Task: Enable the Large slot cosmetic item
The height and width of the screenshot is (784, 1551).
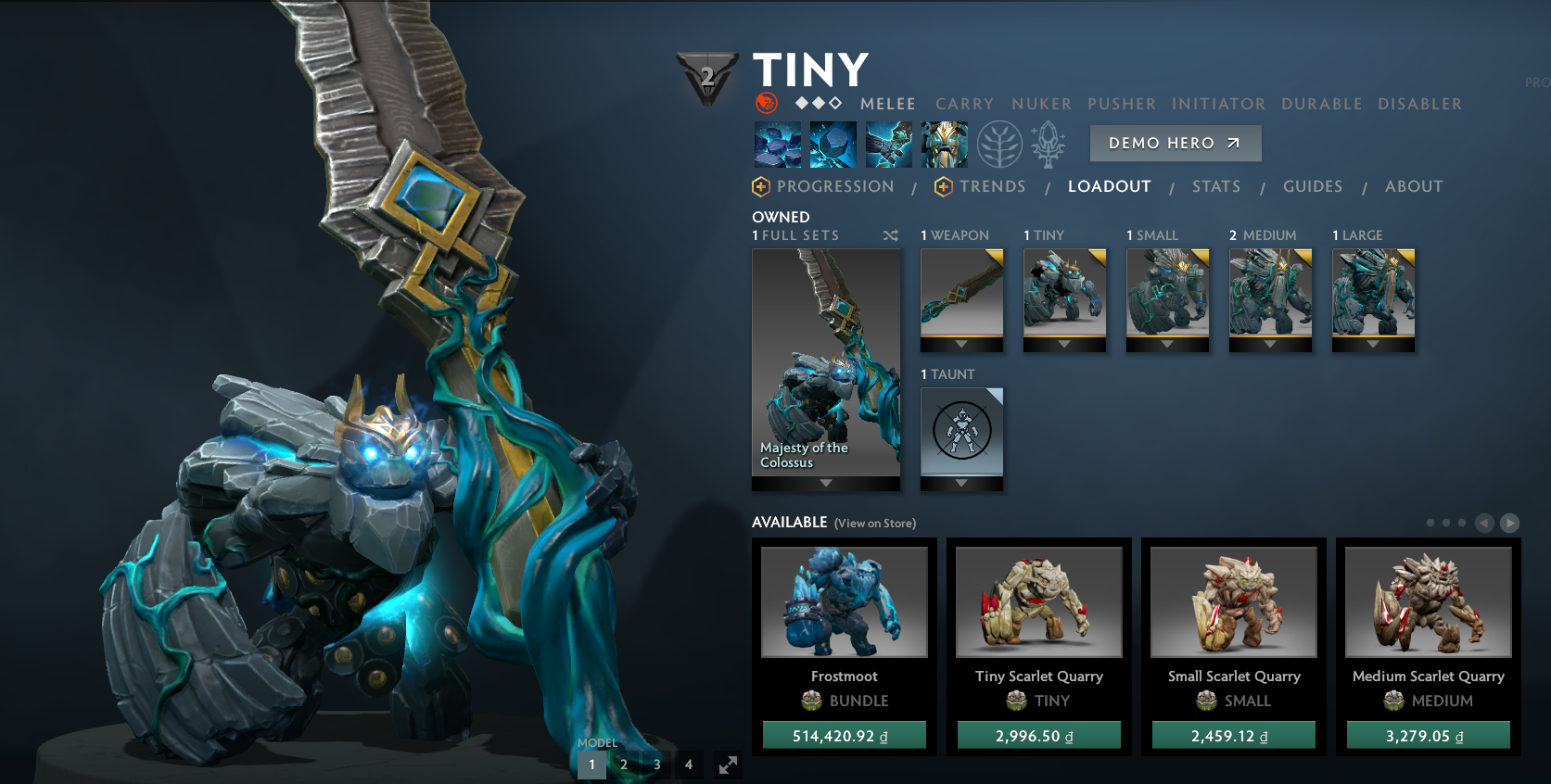Action: [x=1373, y=297]
